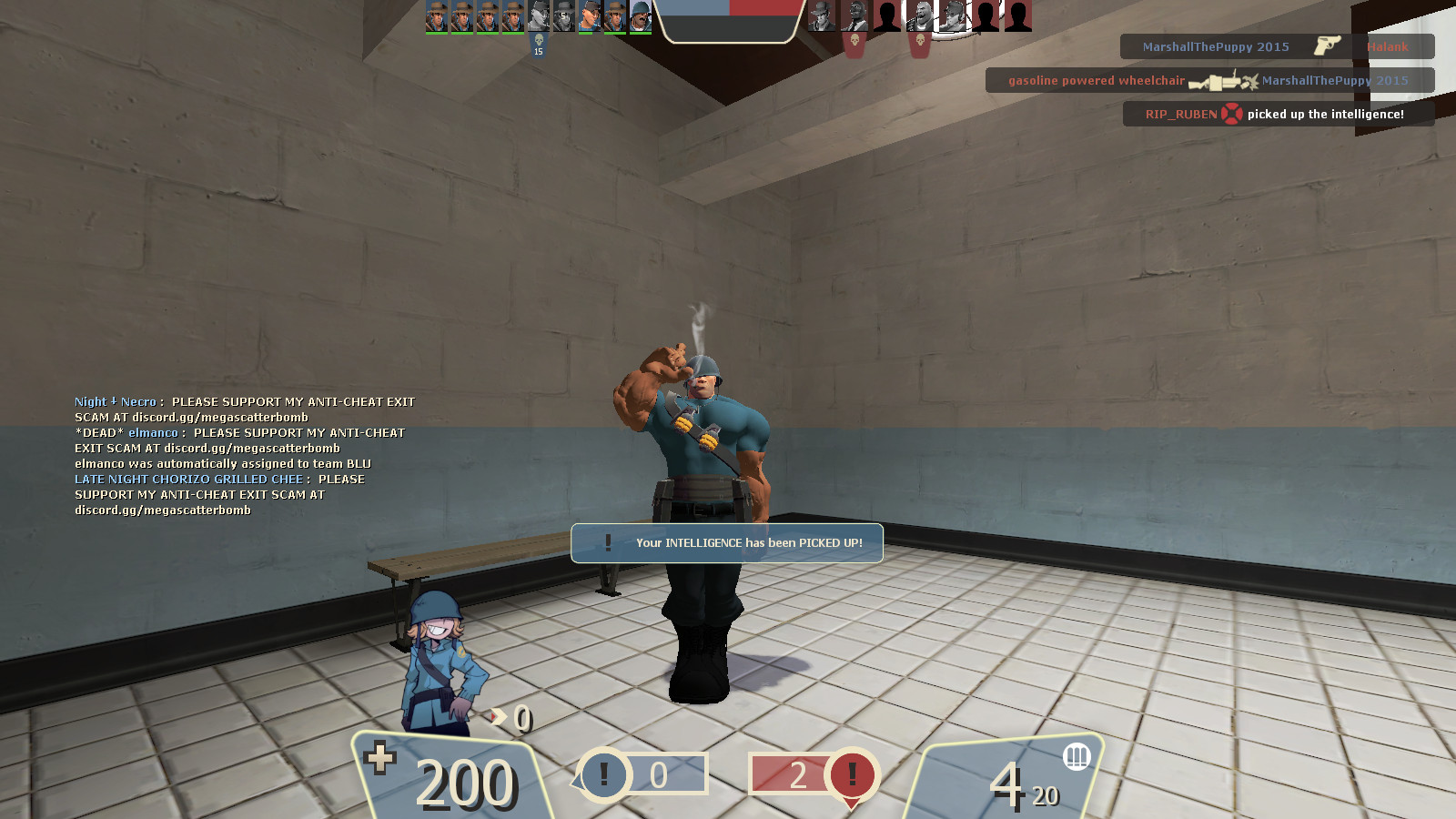Open the round timer panel at top center

coord(728,32)
